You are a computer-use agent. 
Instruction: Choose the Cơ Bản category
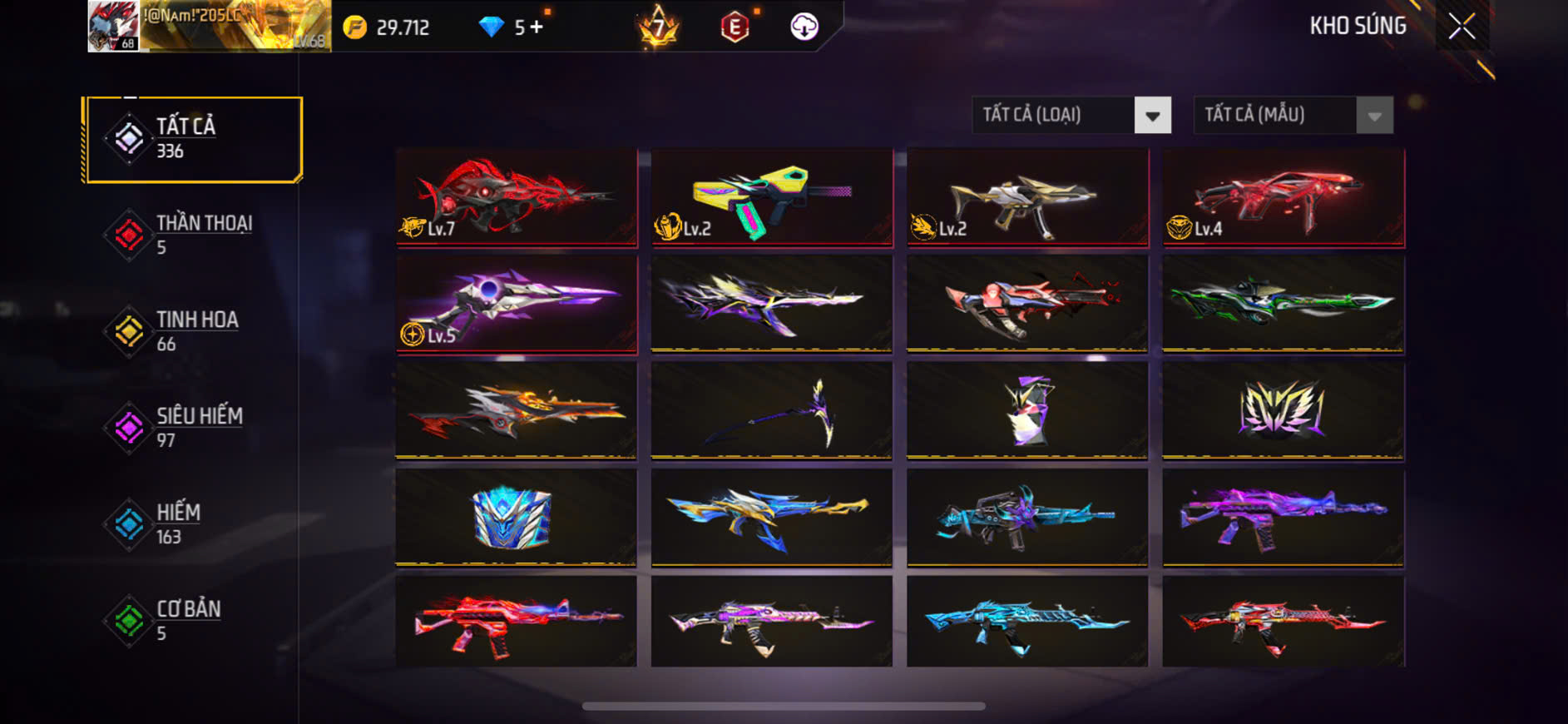(191, 621)
